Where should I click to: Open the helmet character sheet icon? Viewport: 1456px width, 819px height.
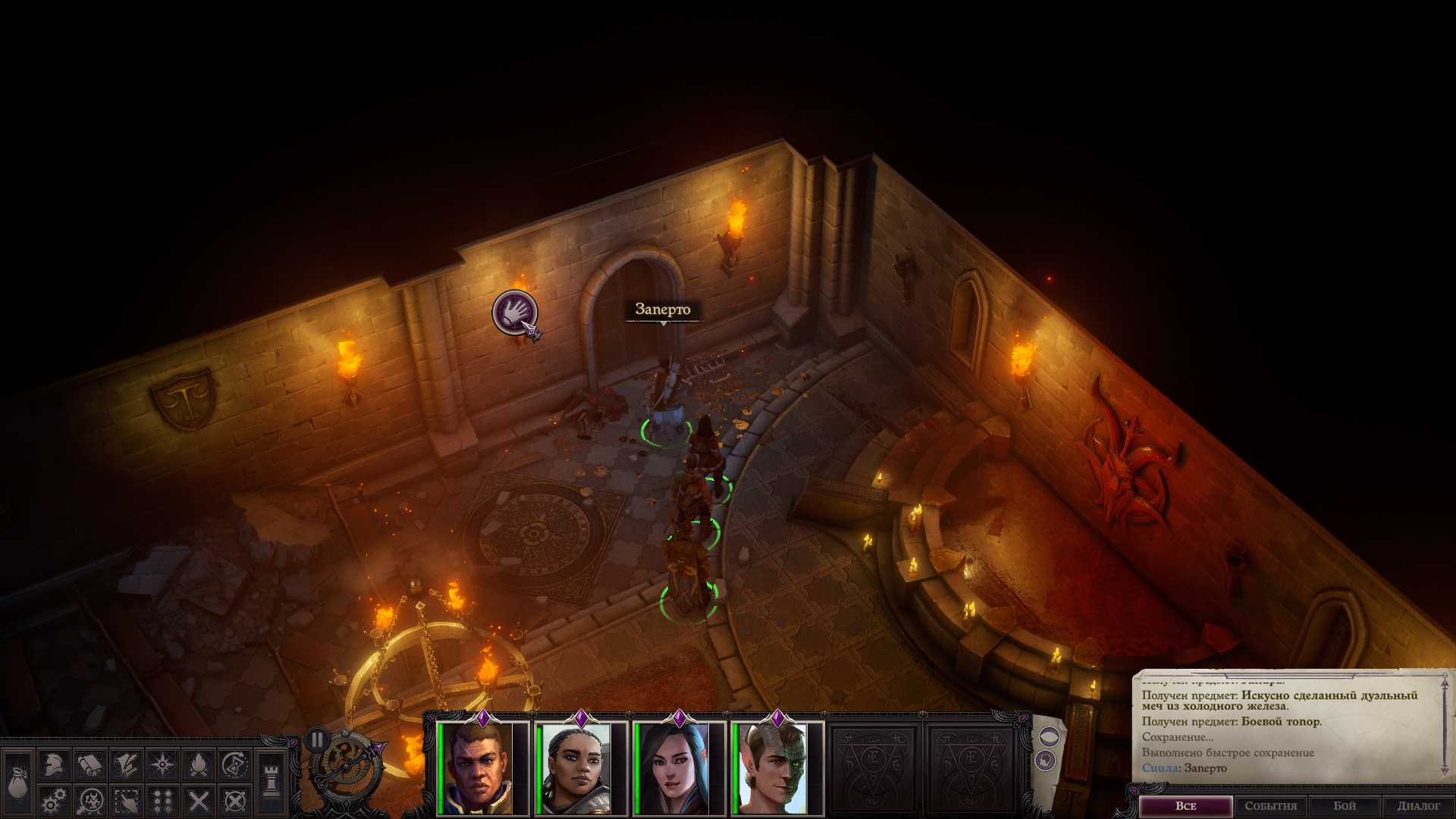(x=53, y=764)
